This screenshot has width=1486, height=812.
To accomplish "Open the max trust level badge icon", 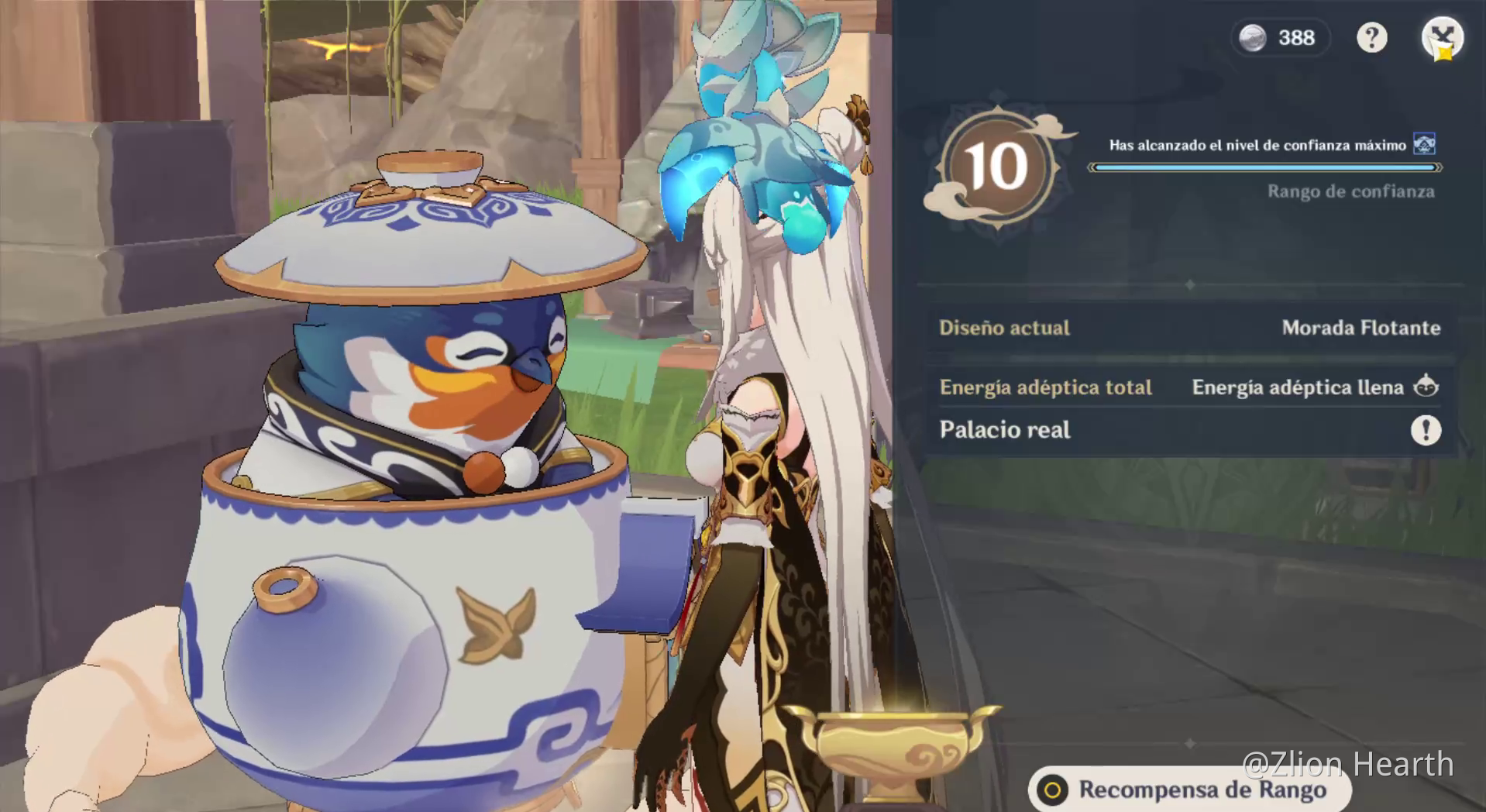I will pyautogui.click(x=1424, y=144).
